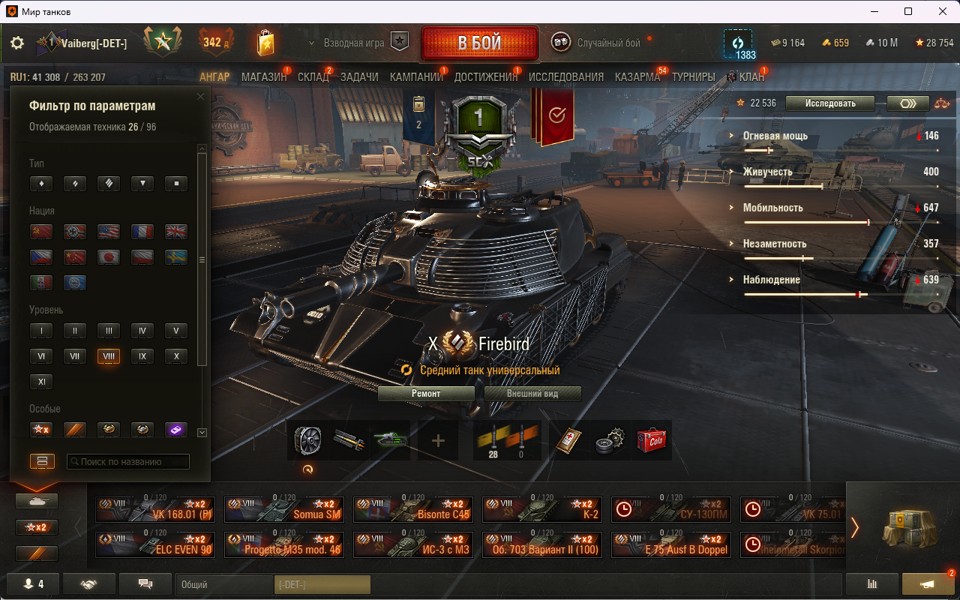Close the parameter filter panel
This screenshot has width=960, height=600.
coord(200,97)
